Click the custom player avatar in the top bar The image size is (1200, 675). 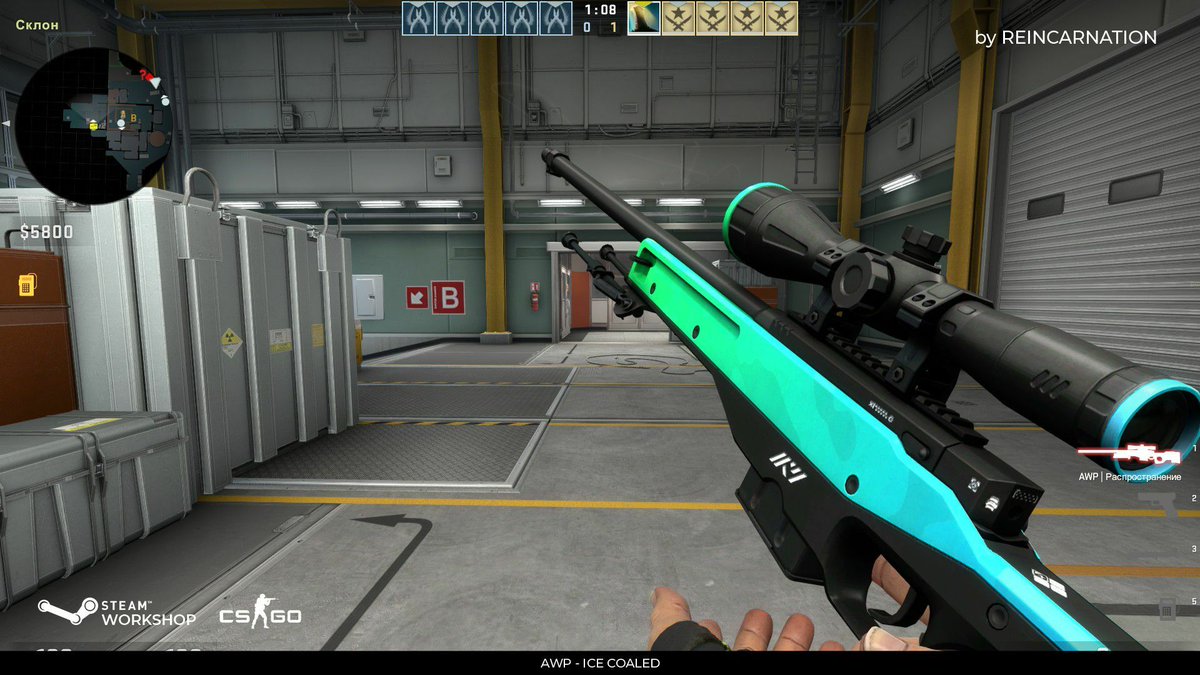(x=644, y=18)
